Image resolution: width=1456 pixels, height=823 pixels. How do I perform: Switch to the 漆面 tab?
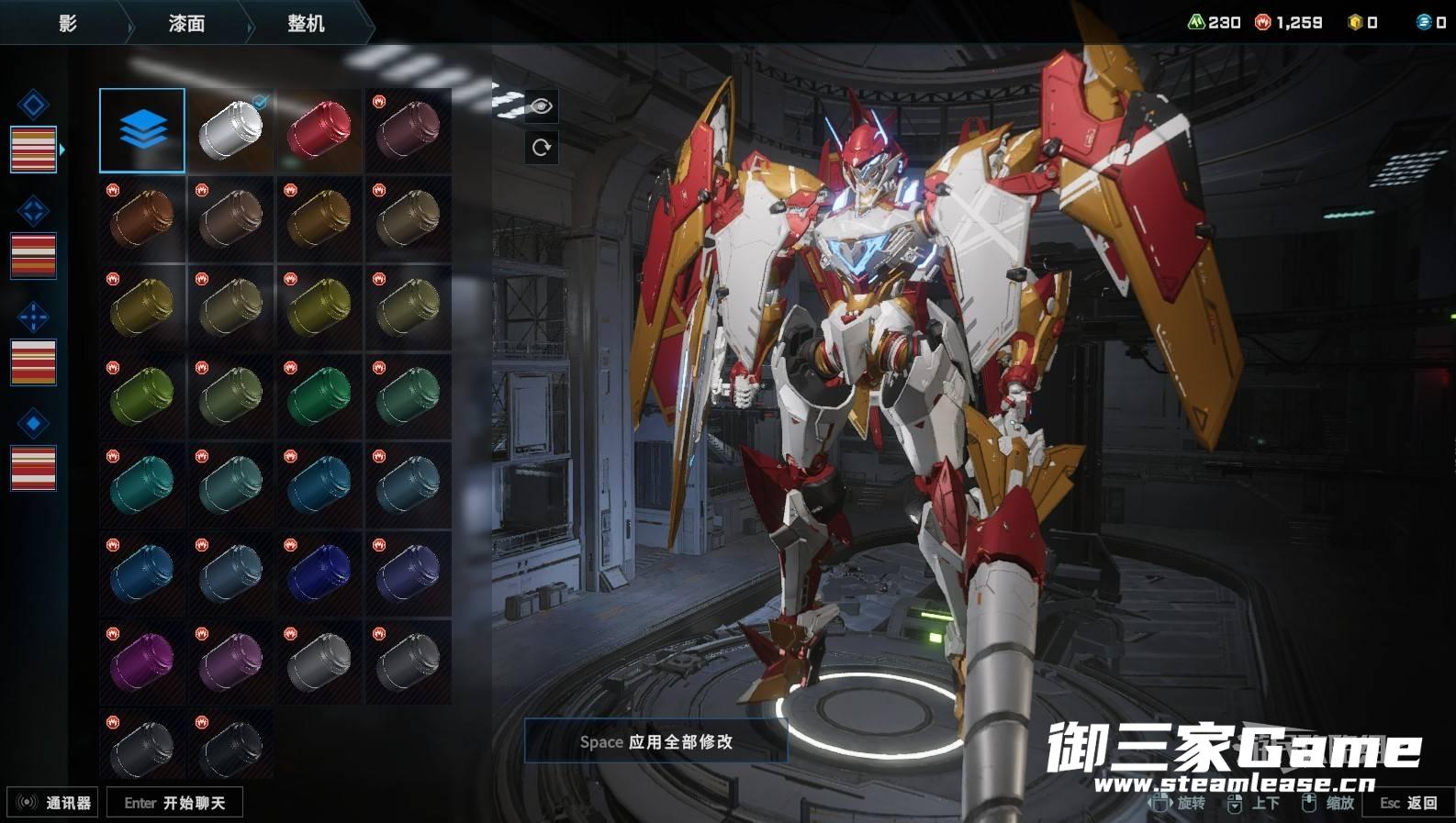pos(186,24)
